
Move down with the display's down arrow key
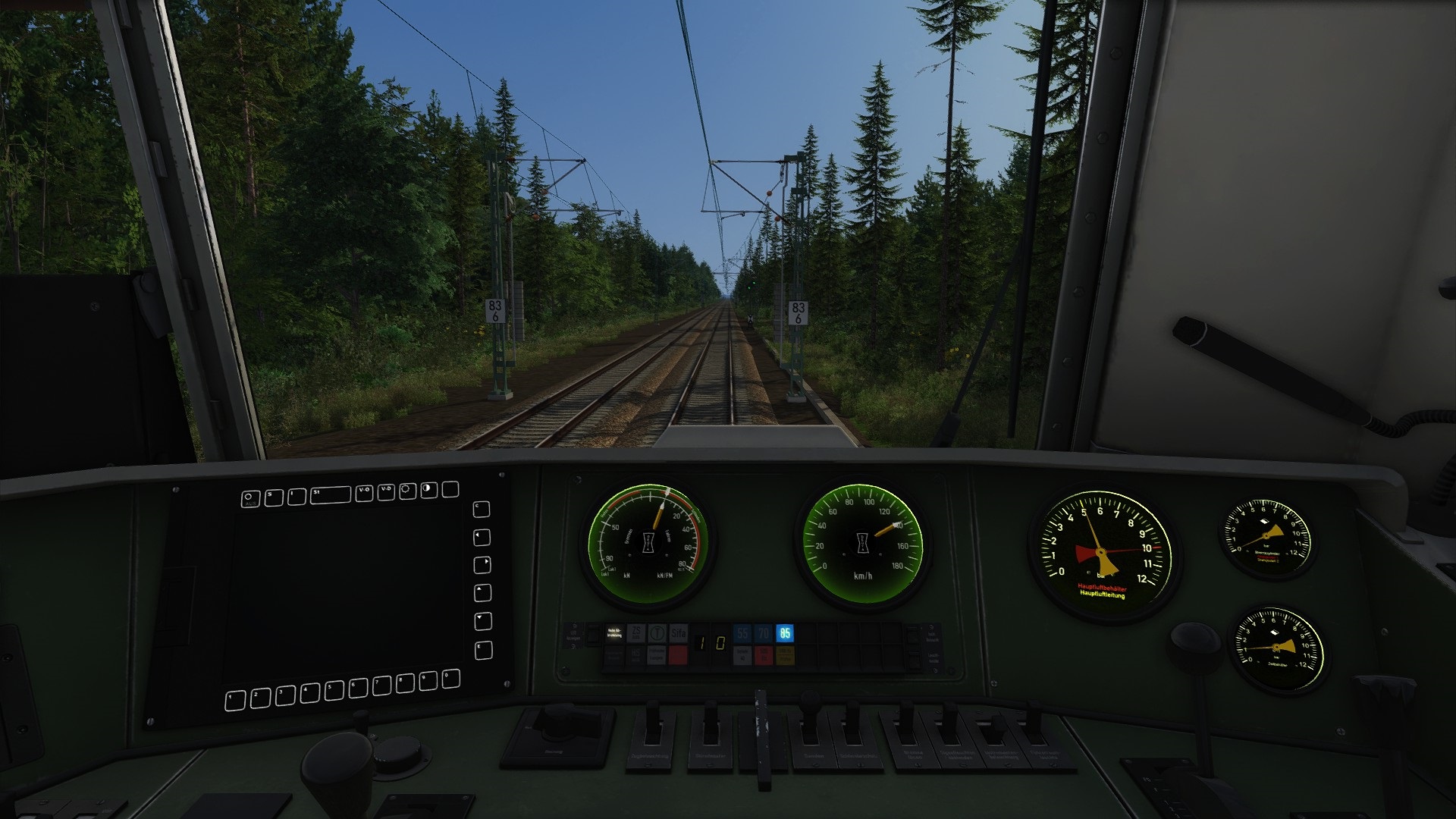[x=483, y=622]
